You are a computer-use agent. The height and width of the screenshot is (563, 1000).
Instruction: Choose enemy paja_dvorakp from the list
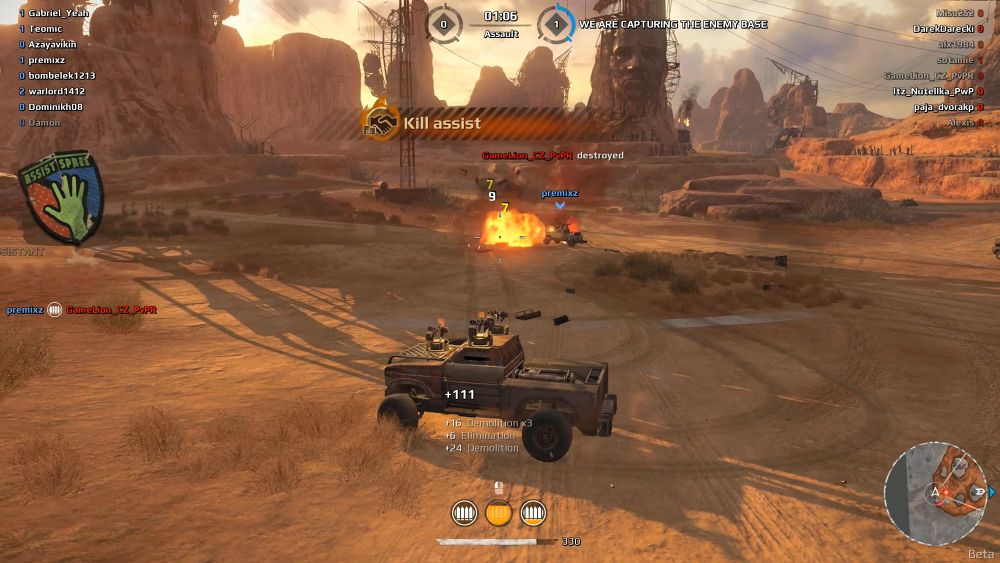[943, 107]
